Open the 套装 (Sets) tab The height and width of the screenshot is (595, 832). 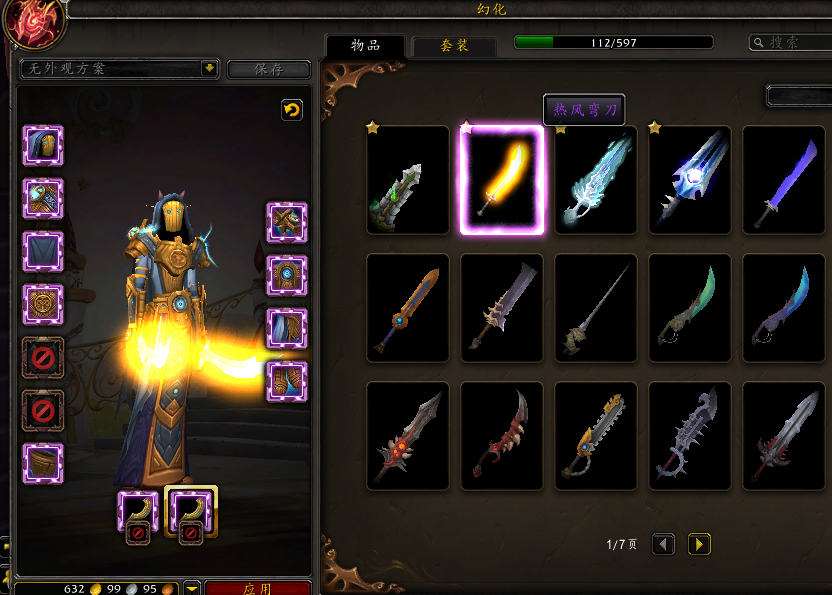point(454,46)
